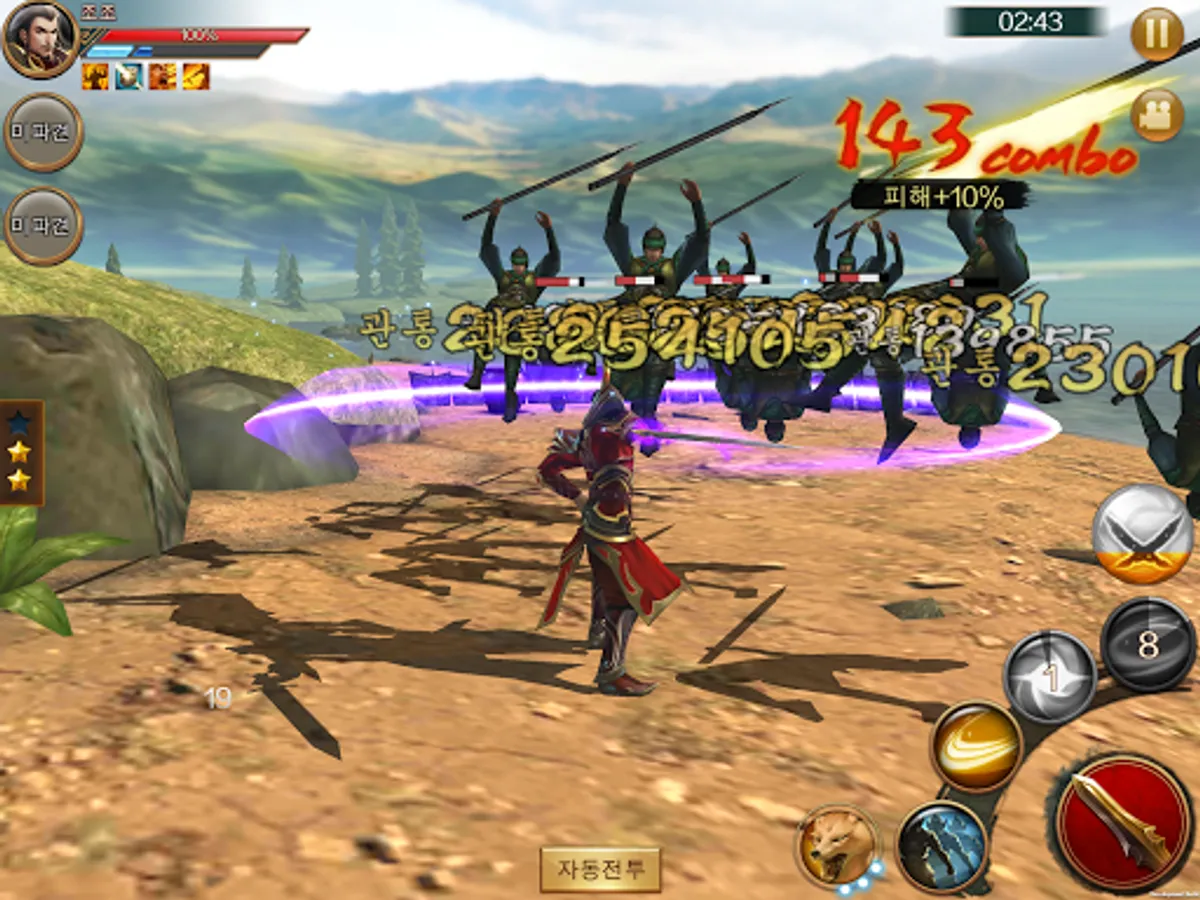Pause the battle with the pause button
Image resolution: width=1200 pixels, height=900 pixels.
tap(1157, 34)
